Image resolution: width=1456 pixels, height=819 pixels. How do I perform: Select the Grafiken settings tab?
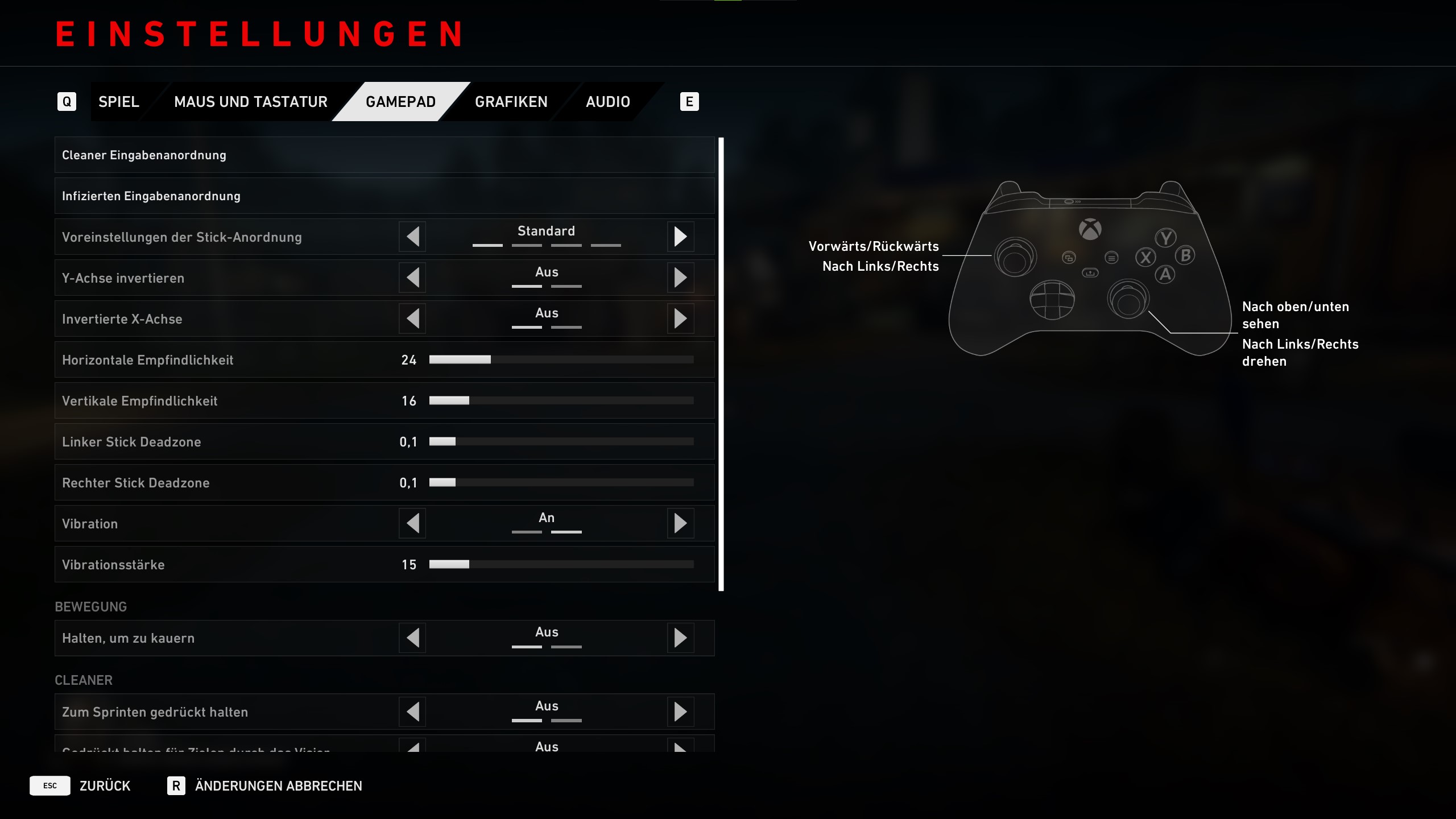coord(511,102)
